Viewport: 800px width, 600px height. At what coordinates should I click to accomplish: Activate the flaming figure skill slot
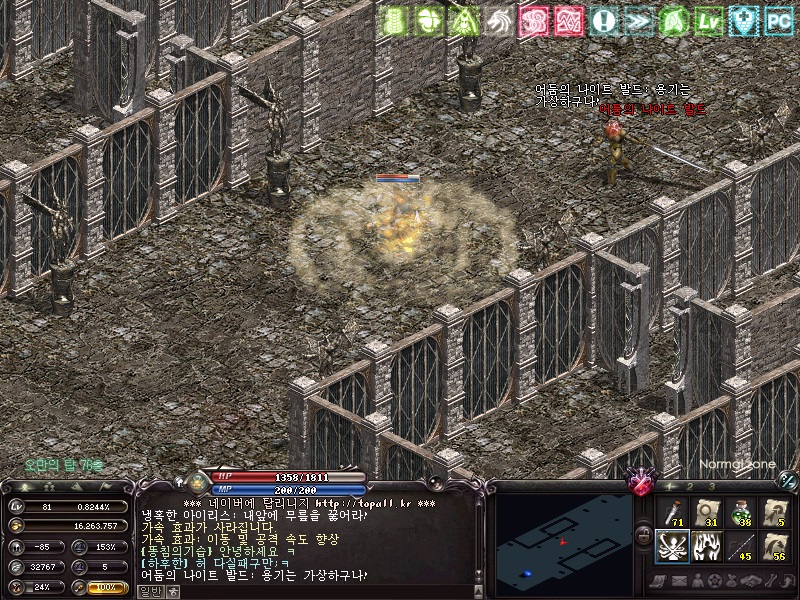[707, 547]
